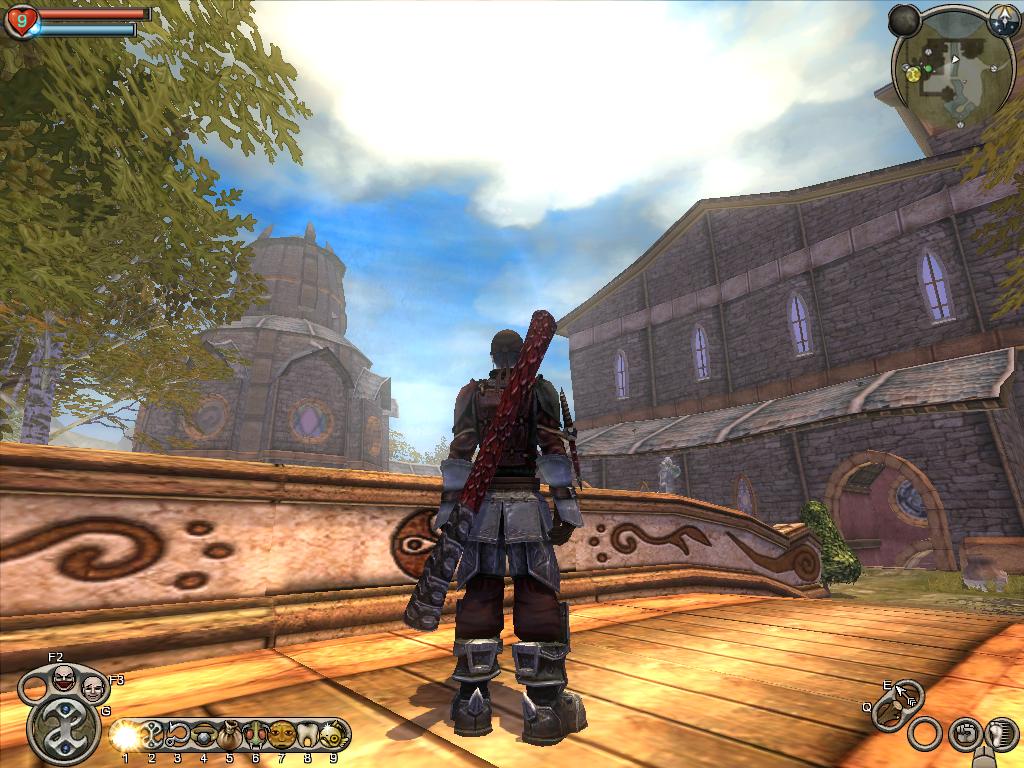Select the dark moon orb beside minimap
Image resolution: width=1024 pixels, height=768 pixels.
pyautogui.click(x=904, y=19)
